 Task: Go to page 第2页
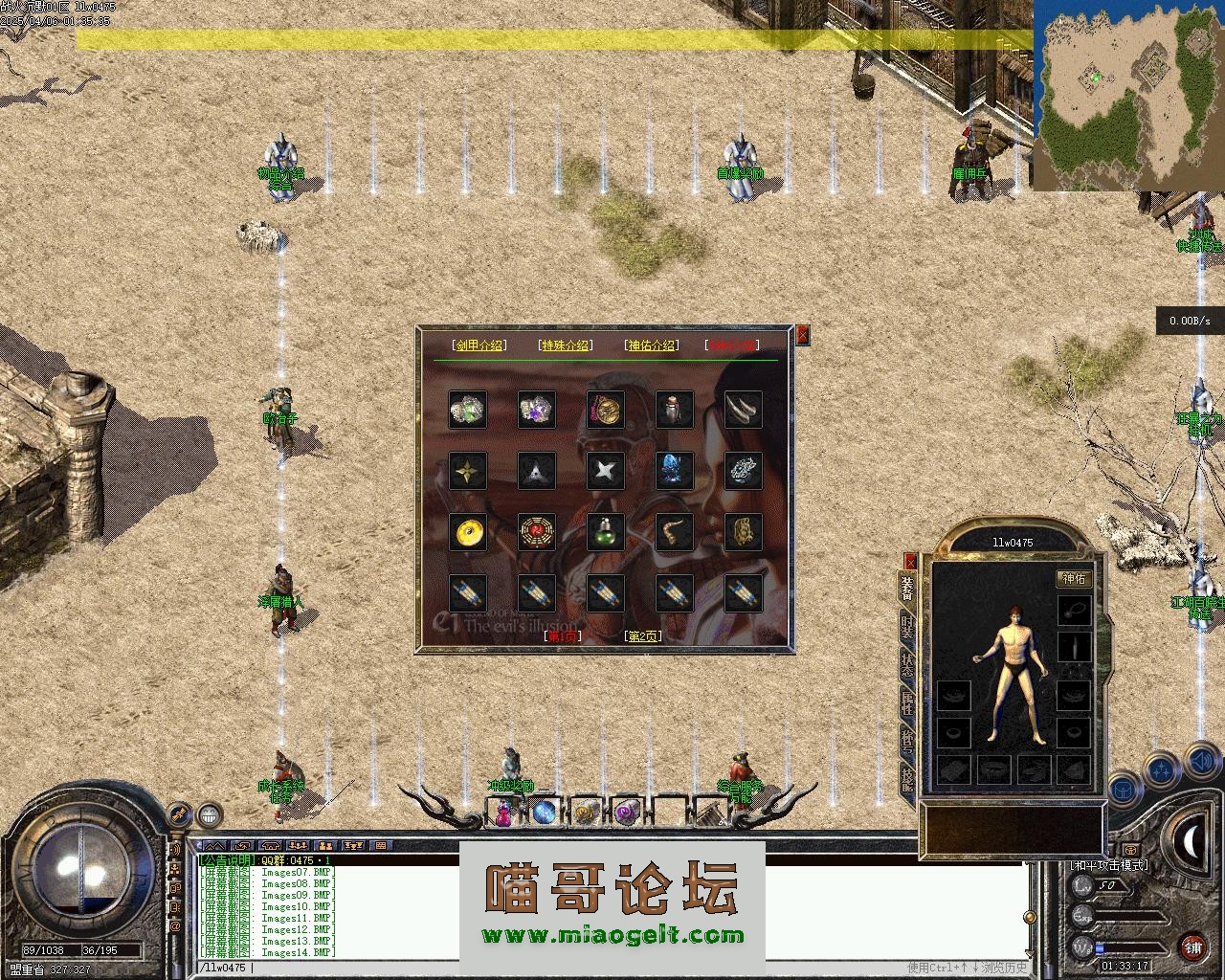pyautogui.click(x=643, y=636)
